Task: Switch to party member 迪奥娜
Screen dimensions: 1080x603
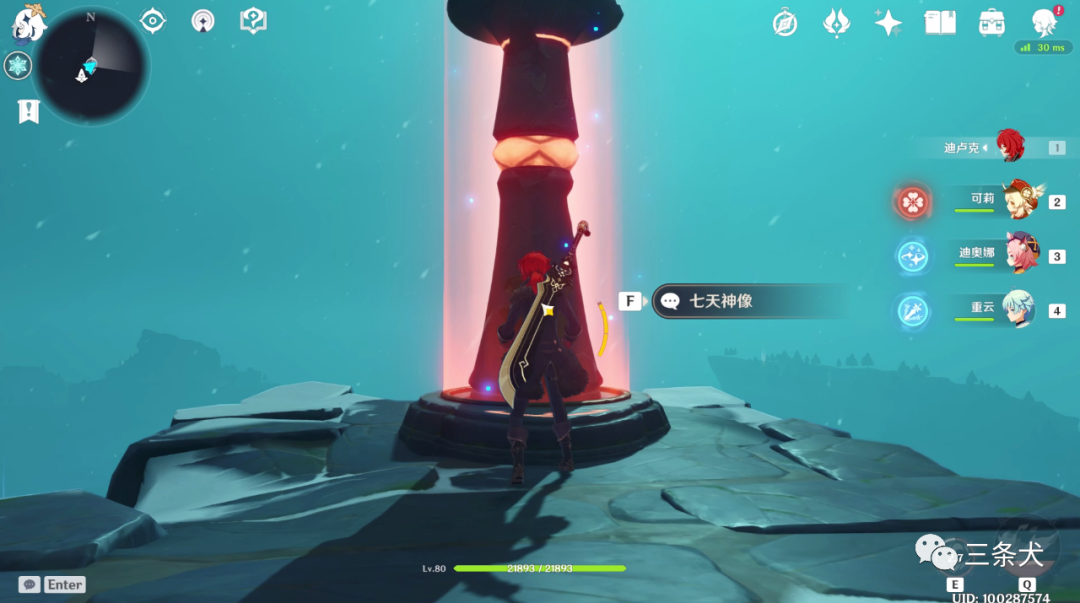Action: click(1021, 255)
